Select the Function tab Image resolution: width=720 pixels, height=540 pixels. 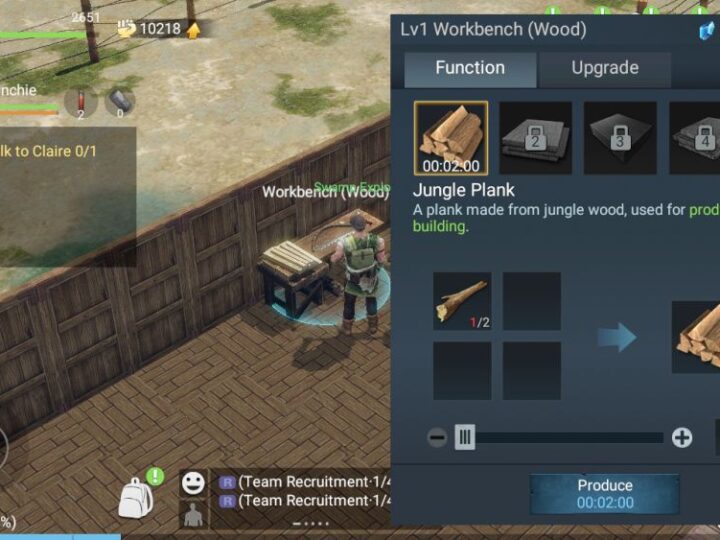coord(470,68)
